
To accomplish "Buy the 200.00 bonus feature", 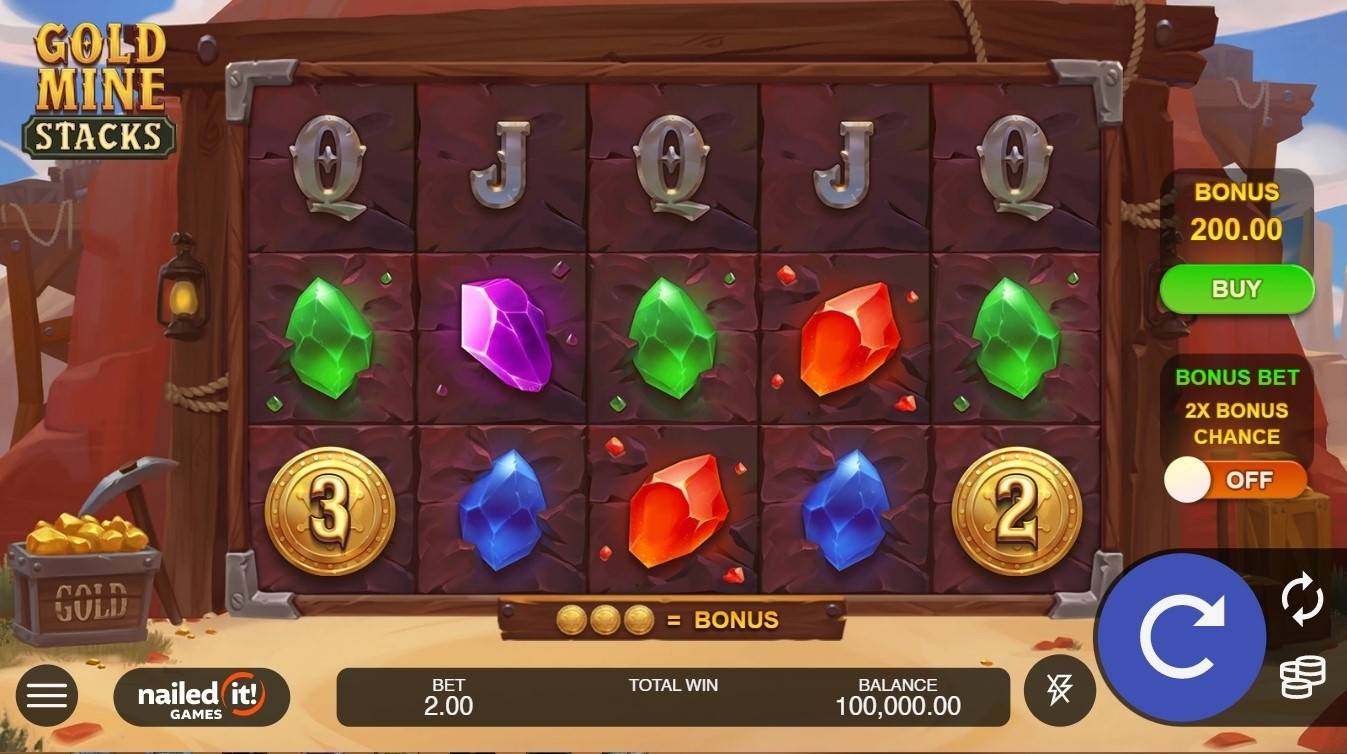I will coord(1236,289).
